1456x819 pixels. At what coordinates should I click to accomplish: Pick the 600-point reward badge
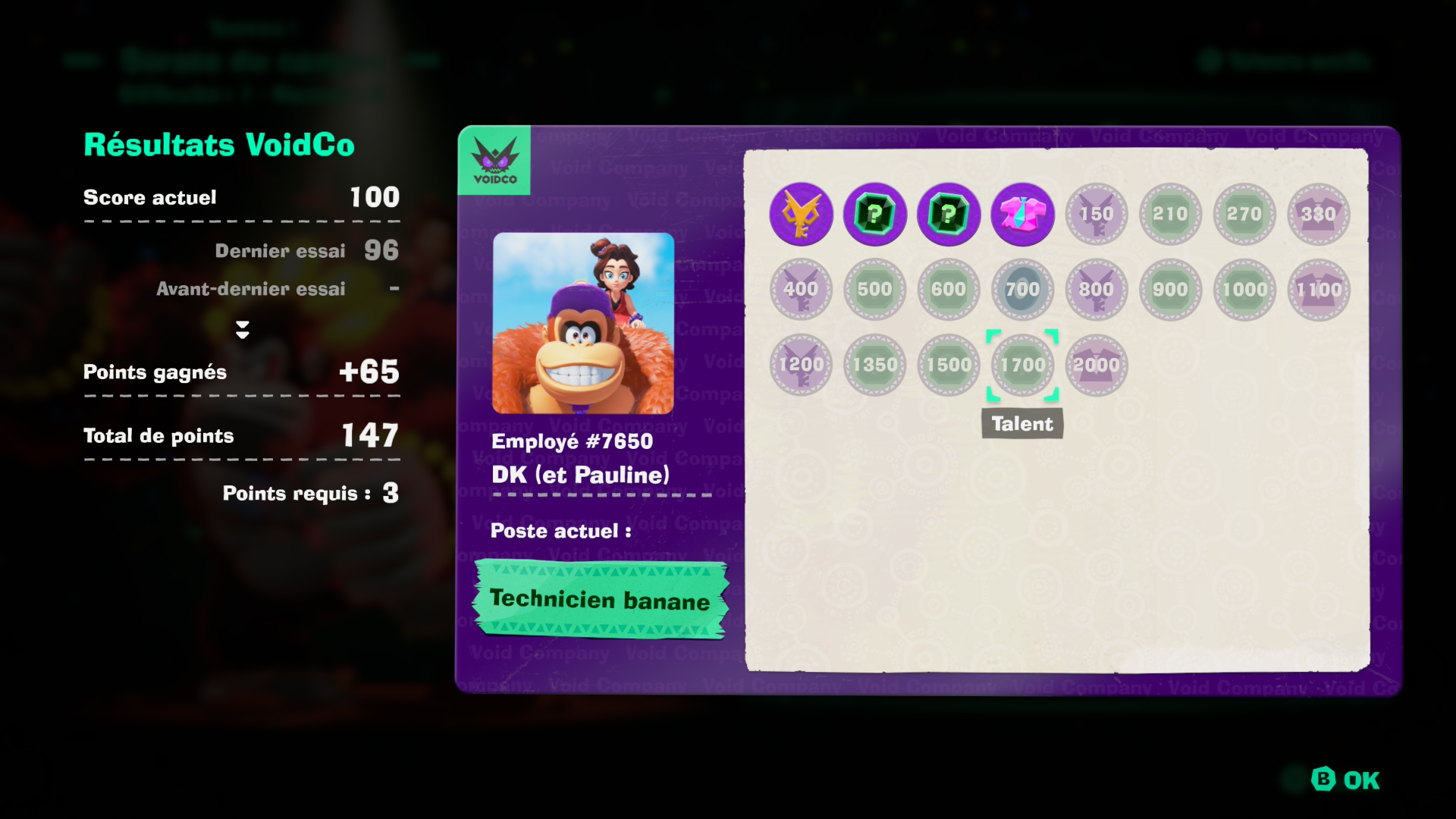[949, 289]
